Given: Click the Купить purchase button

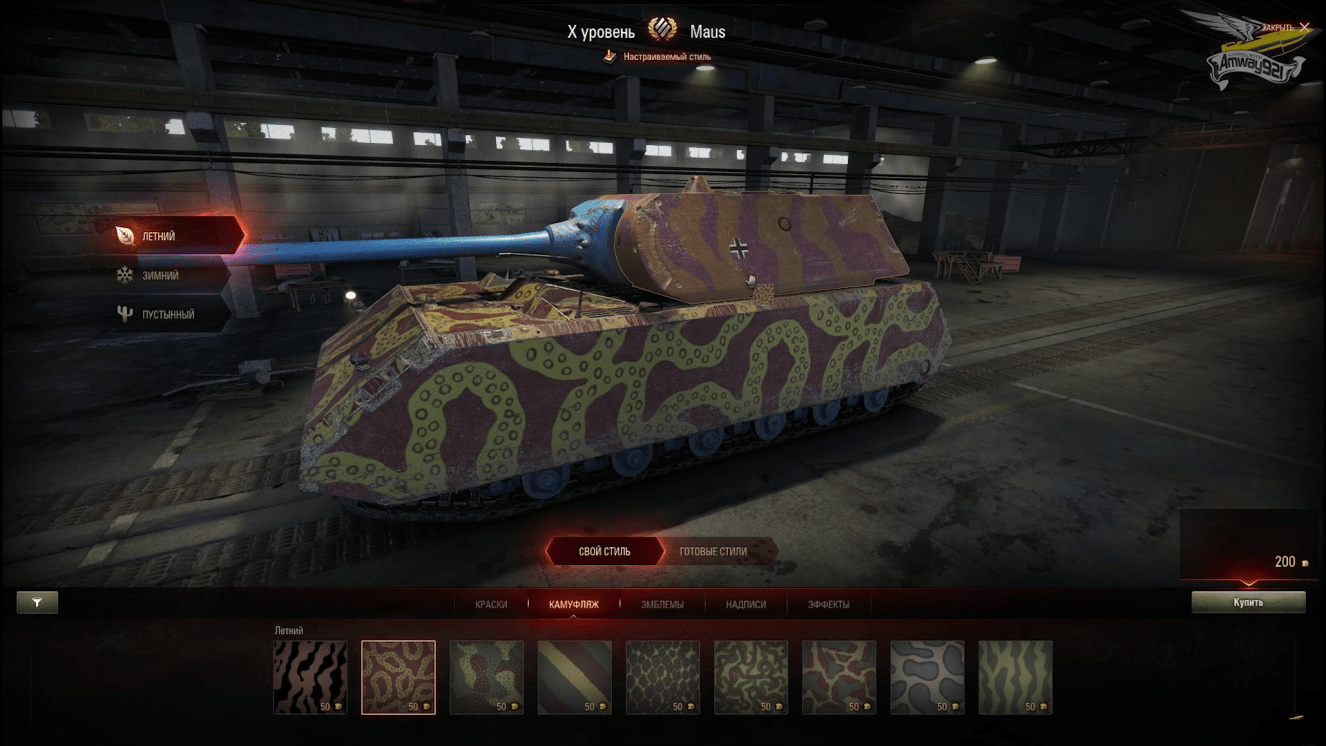Looking at the screenshot, I should [x=1248, y=602].
